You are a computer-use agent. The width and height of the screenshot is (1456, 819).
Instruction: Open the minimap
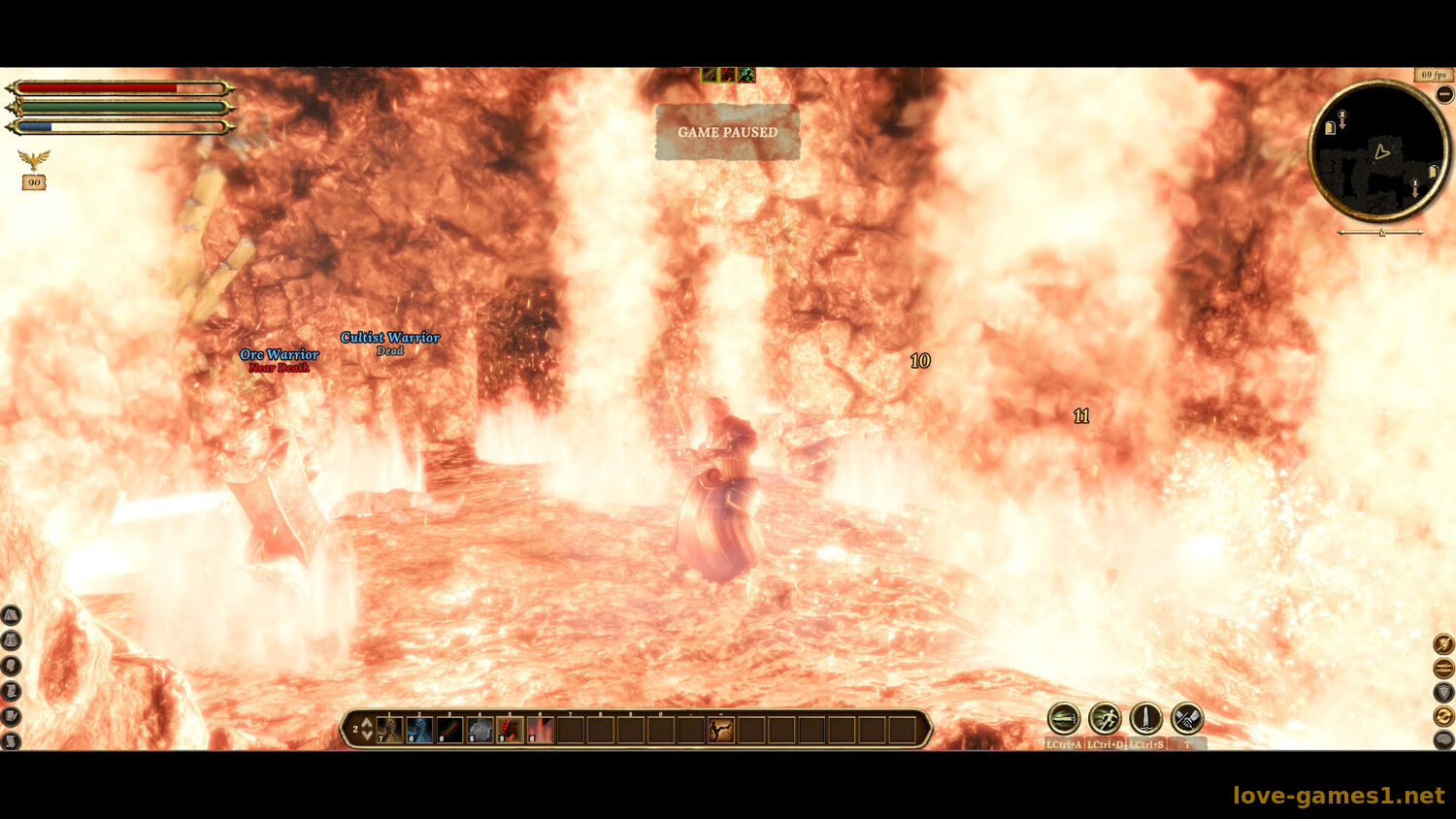[1378, 151]
